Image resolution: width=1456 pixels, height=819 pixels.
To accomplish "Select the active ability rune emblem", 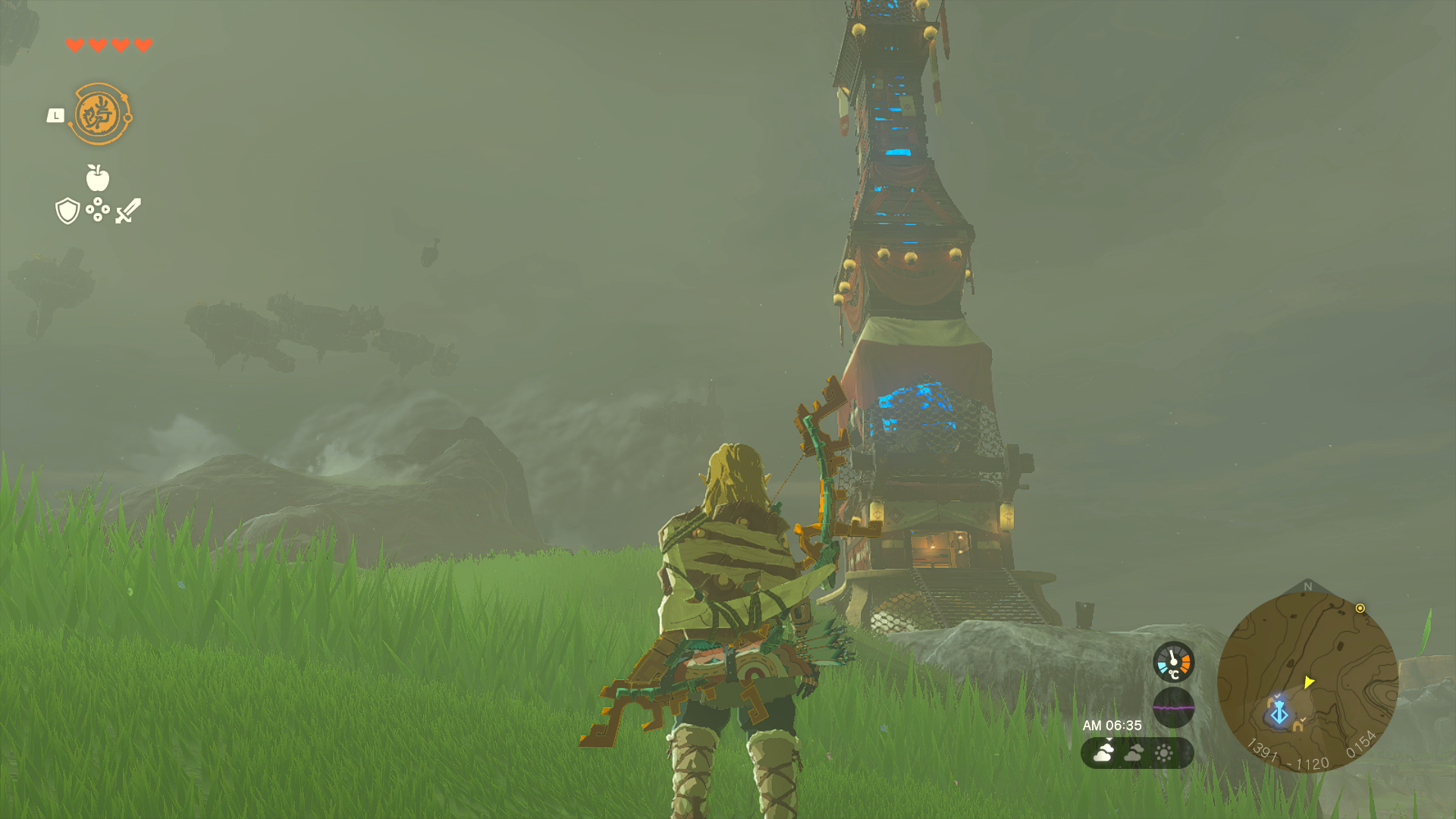I will pos(99,114).
